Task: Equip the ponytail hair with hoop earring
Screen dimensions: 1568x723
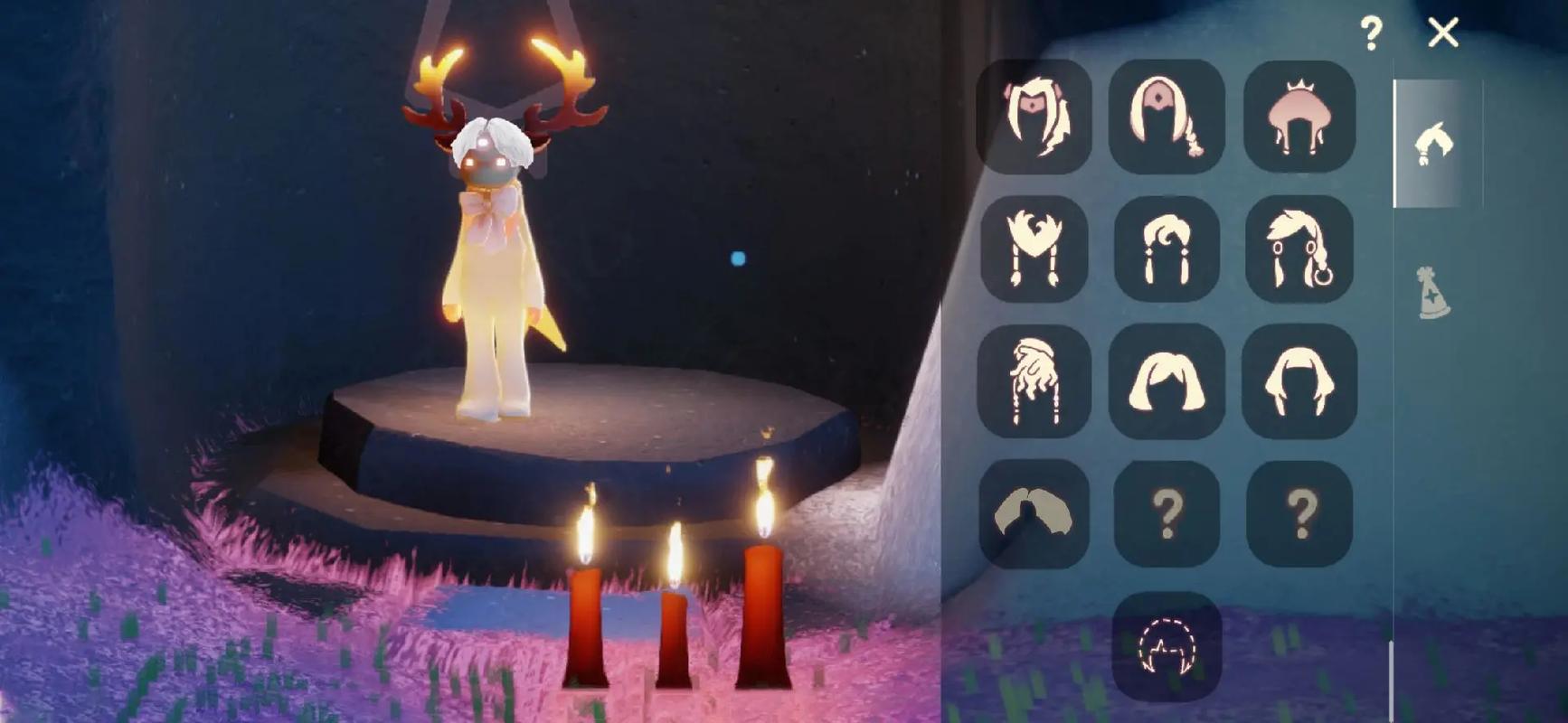Action: pyautogui.click(x=1299, y=249)
